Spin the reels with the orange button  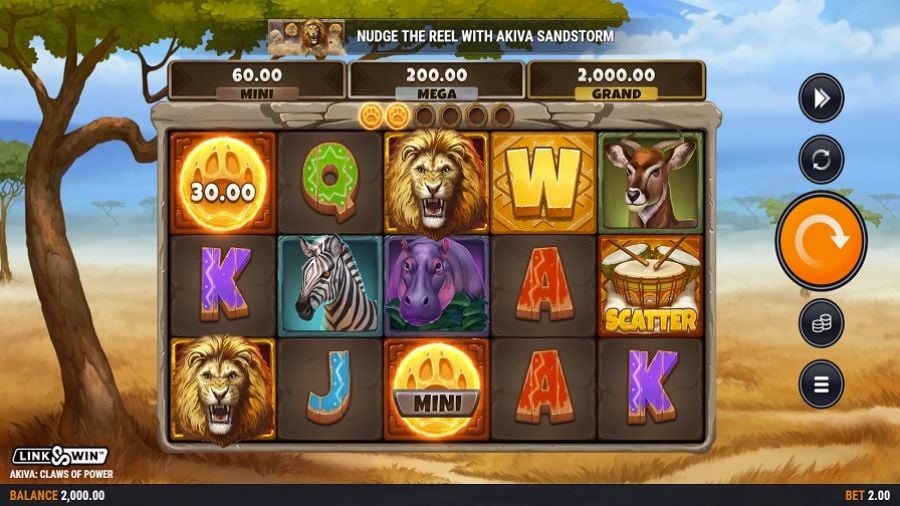click(821, 241)
